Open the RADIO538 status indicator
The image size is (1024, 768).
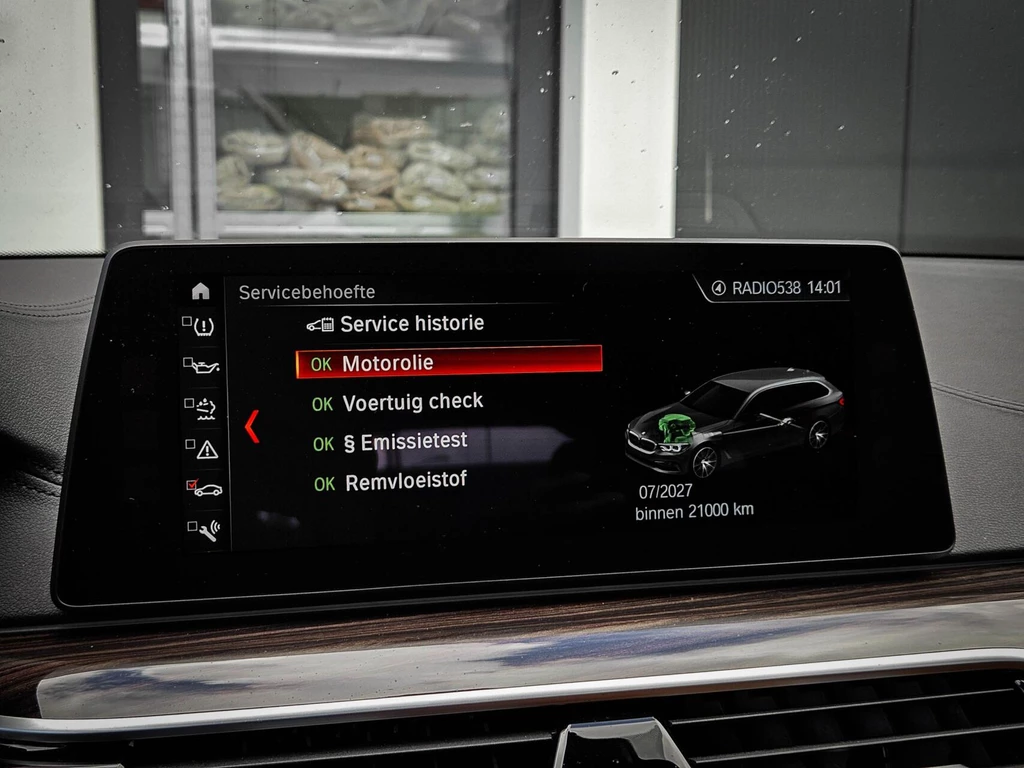(x=766, y=288)
